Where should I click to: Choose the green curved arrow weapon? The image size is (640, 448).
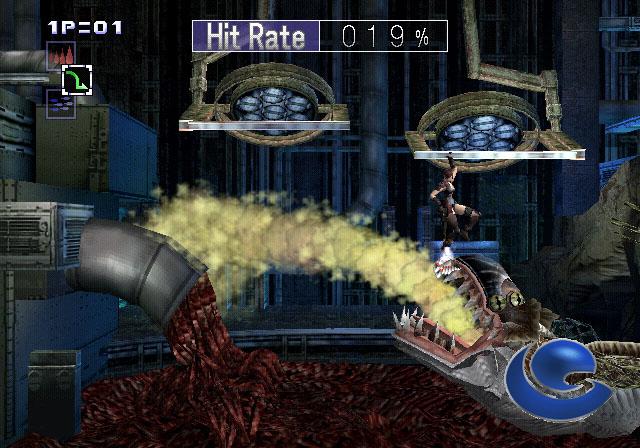pos(76,79)
